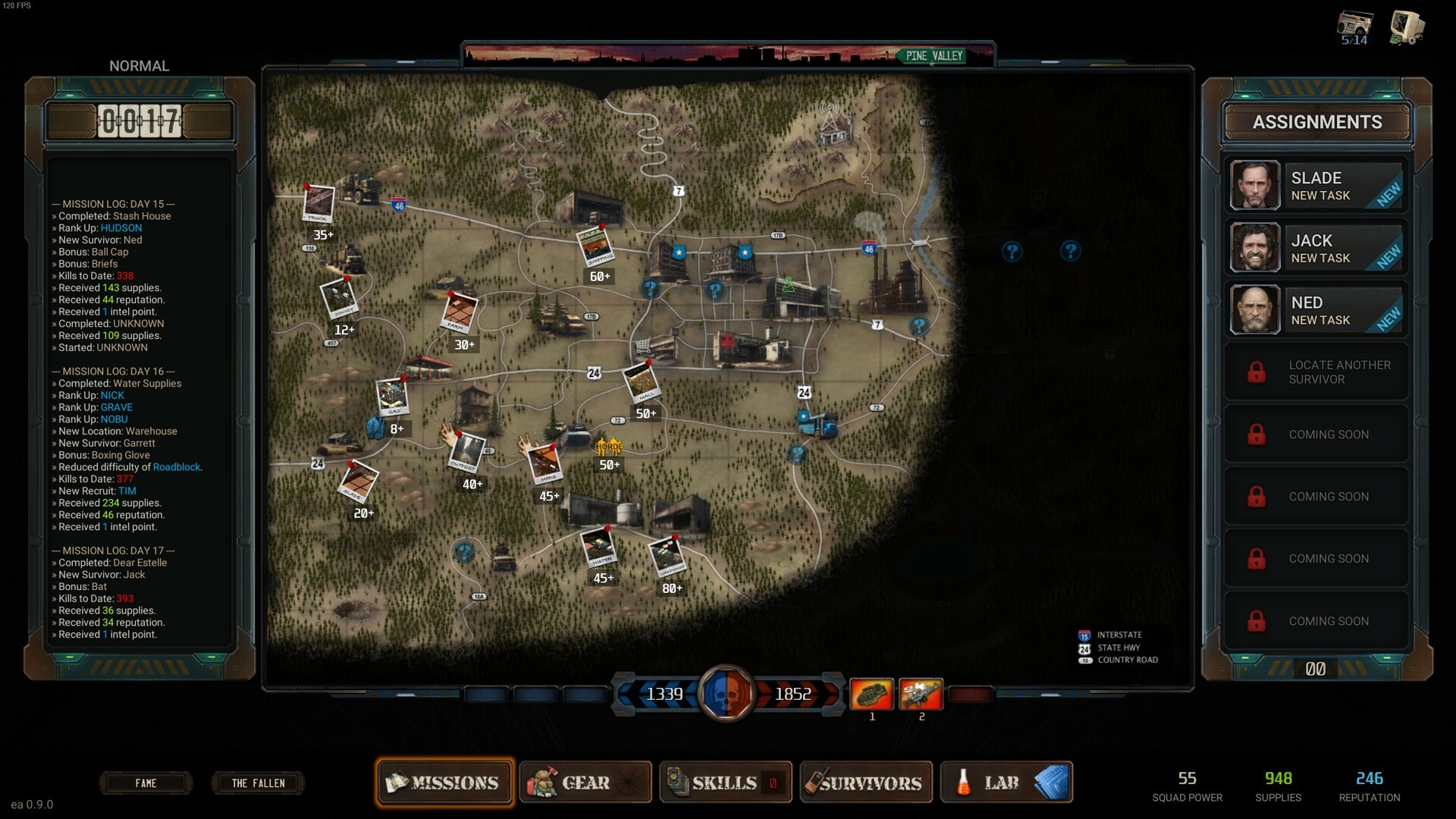Viewport: 1456px width, 819px height.
Task: Select Jack's new task assignment
Action: [1316, 248]
